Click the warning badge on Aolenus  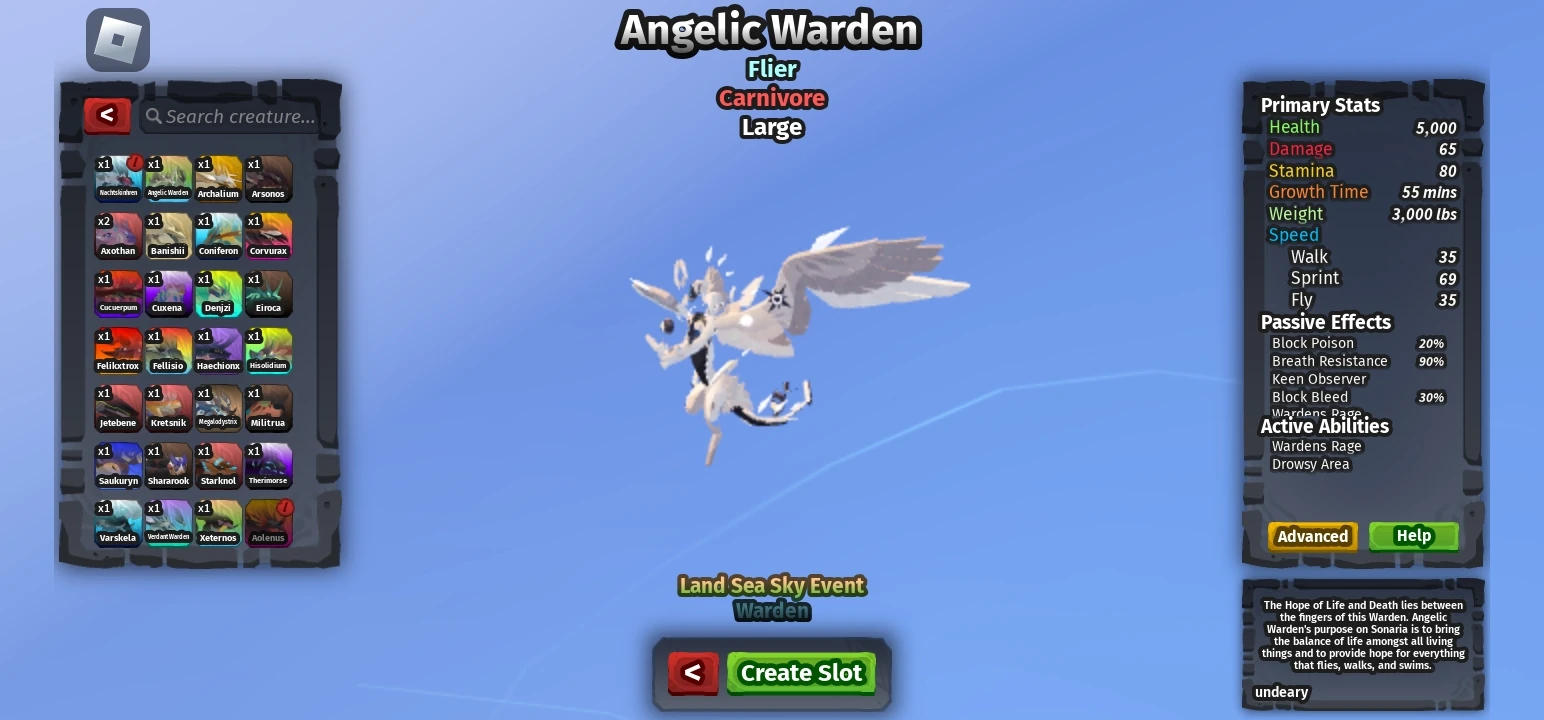pos(283,509)
